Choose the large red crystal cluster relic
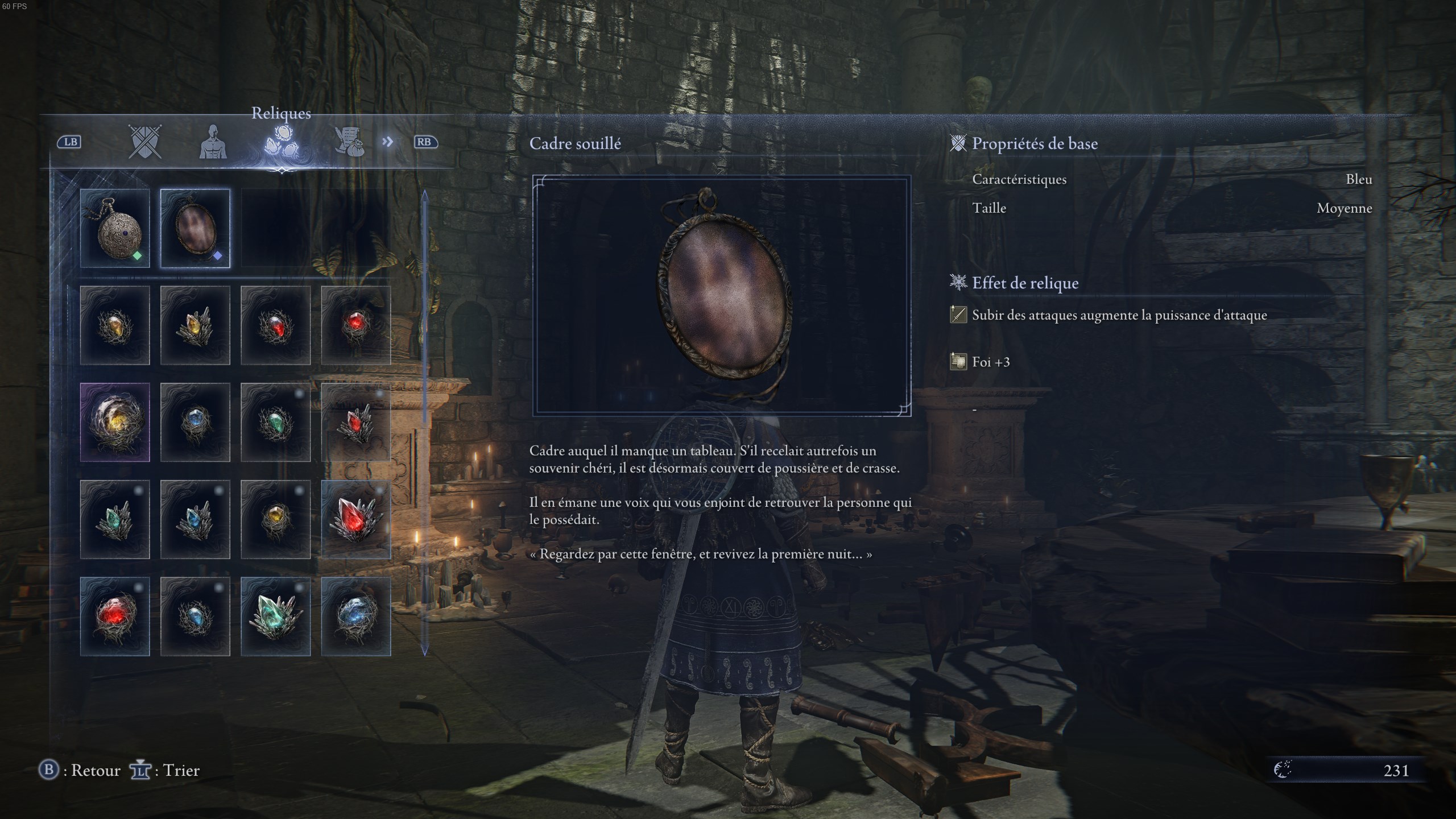This screenshot has width=1456, height=819. [355, 519]
